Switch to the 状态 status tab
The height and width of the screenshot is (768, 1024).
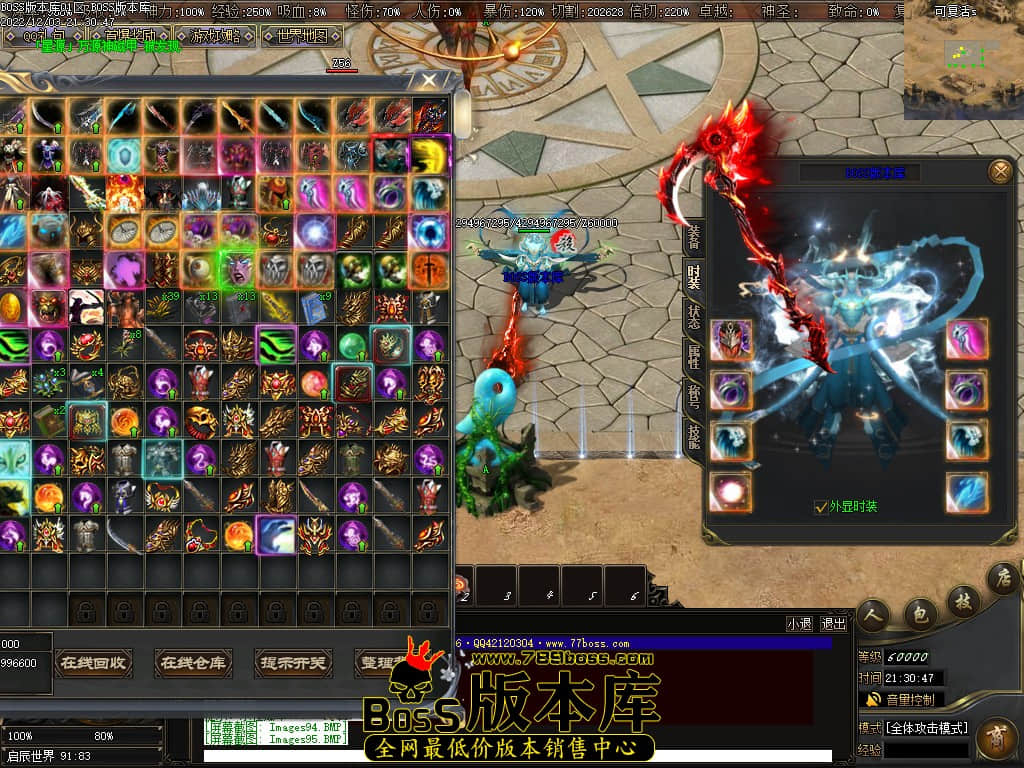693,315
